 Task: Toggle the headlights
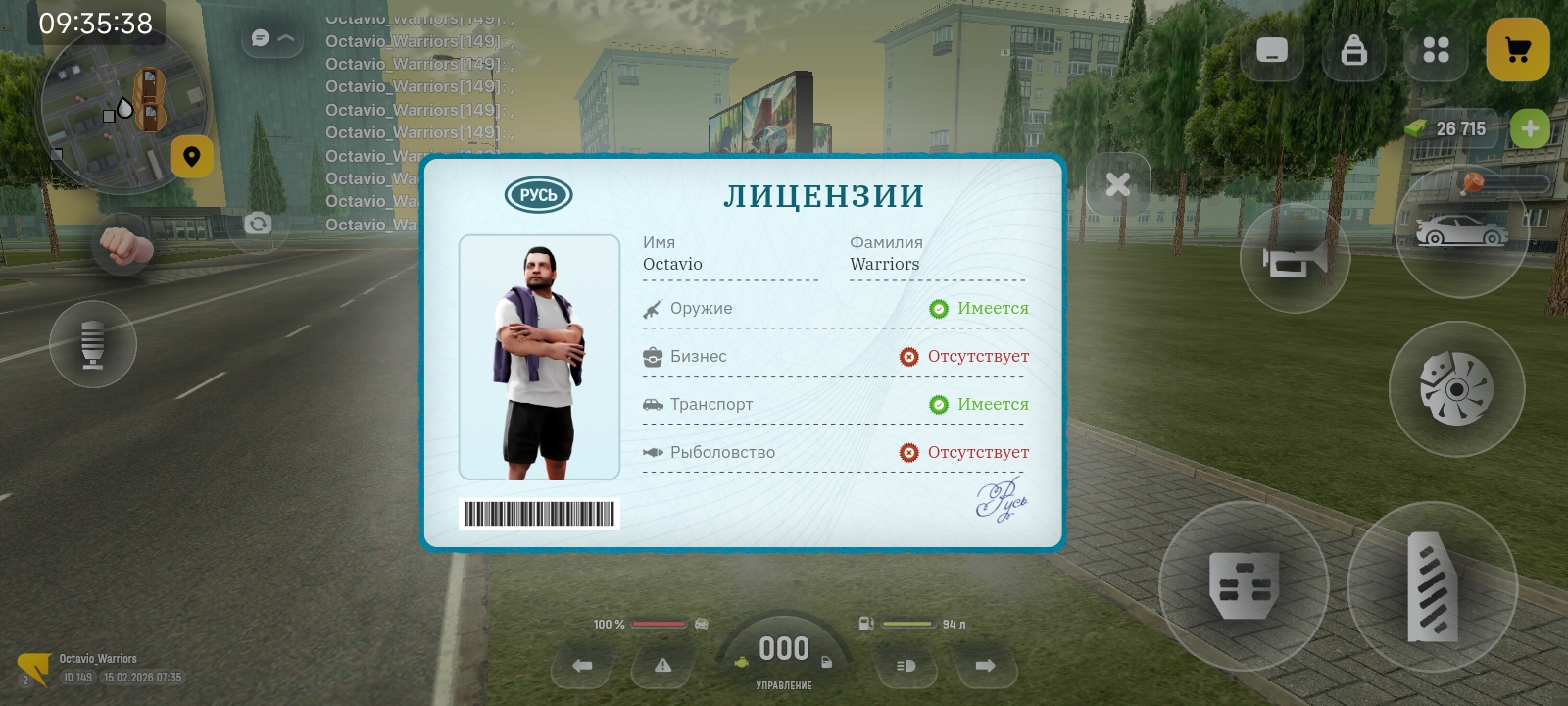click(x=906, y=666)
